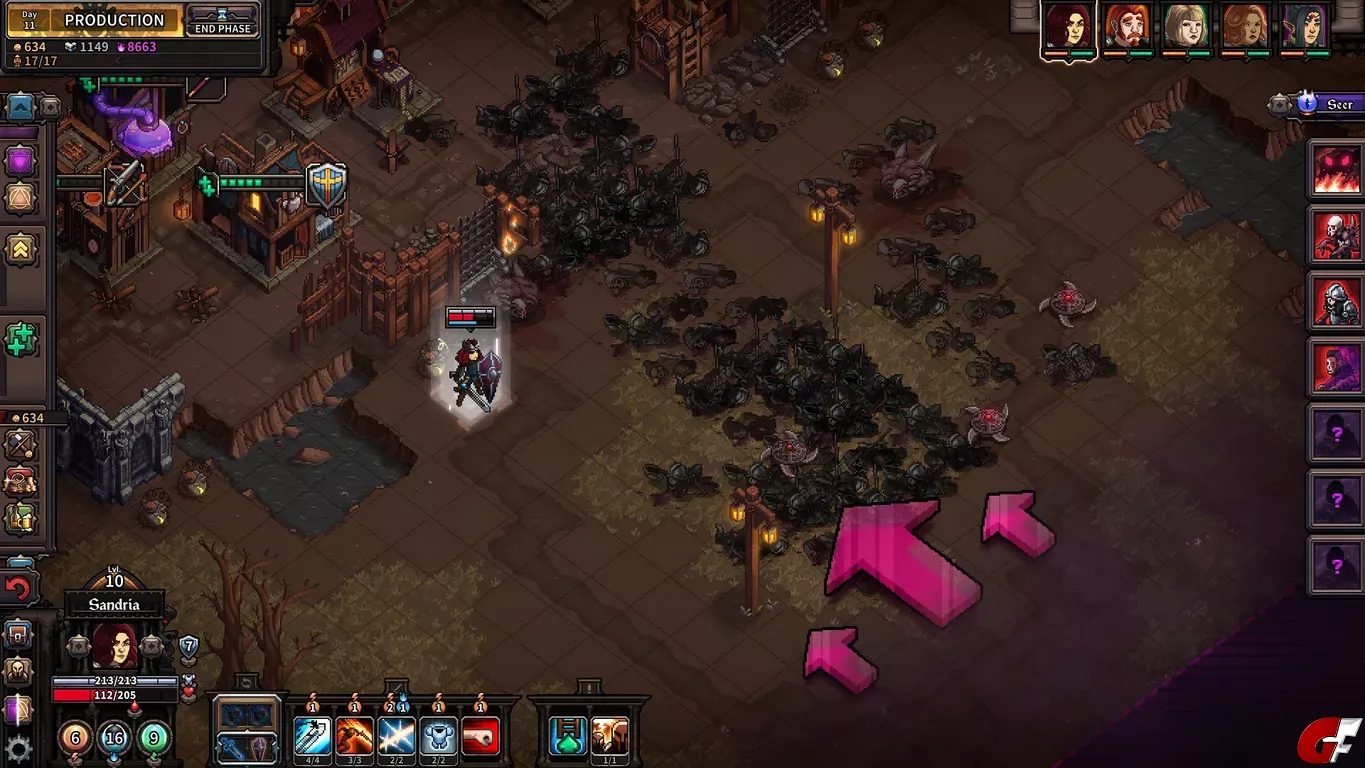Use the green ladder ability icon
Viewport: 1365px width, 768px height.
[x=567, y=737]
